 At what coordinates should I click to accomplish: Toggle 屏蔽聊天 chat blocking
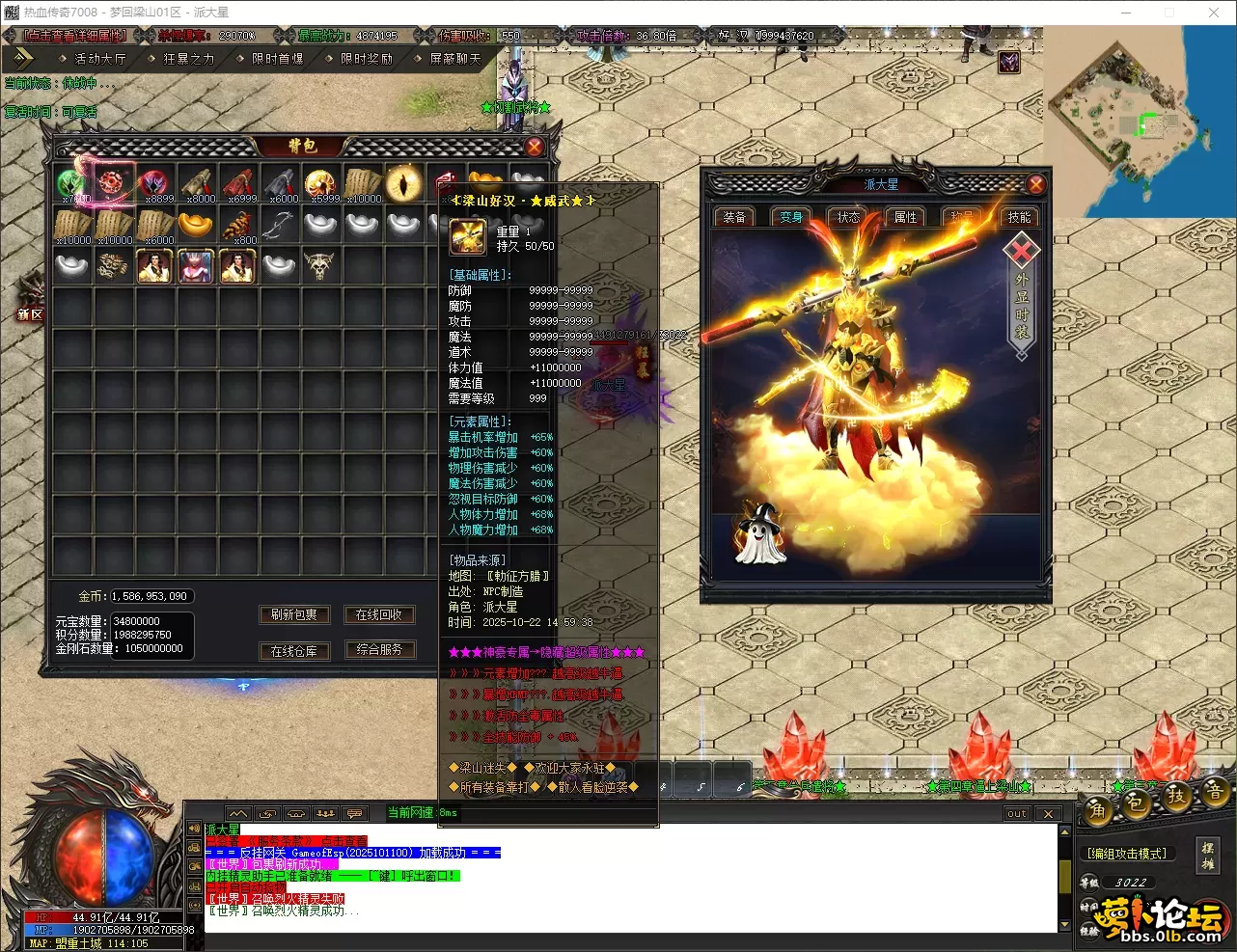tap(454, 59)
